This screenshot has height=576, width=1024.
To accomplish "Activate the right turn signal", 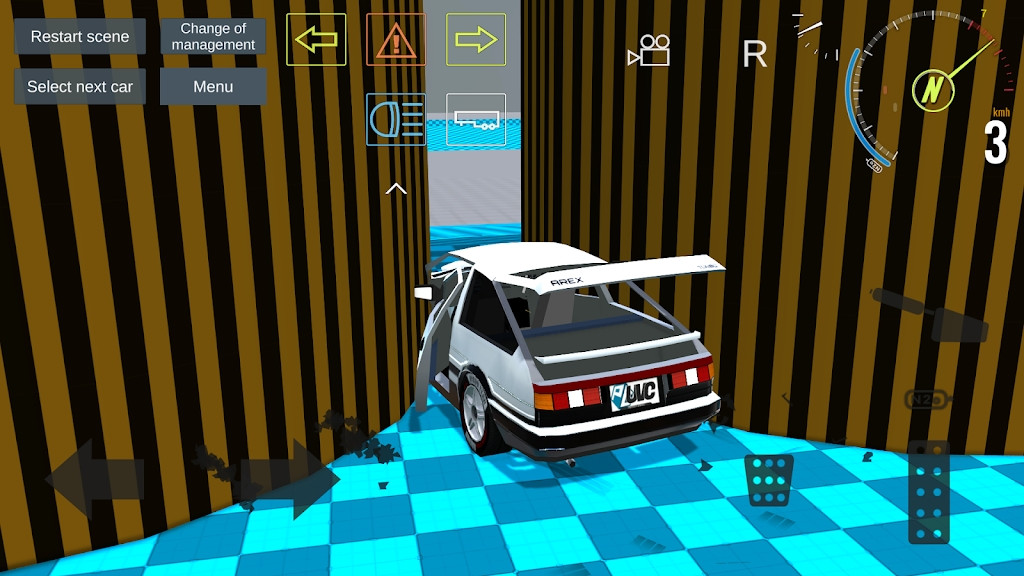I will 476,40.
